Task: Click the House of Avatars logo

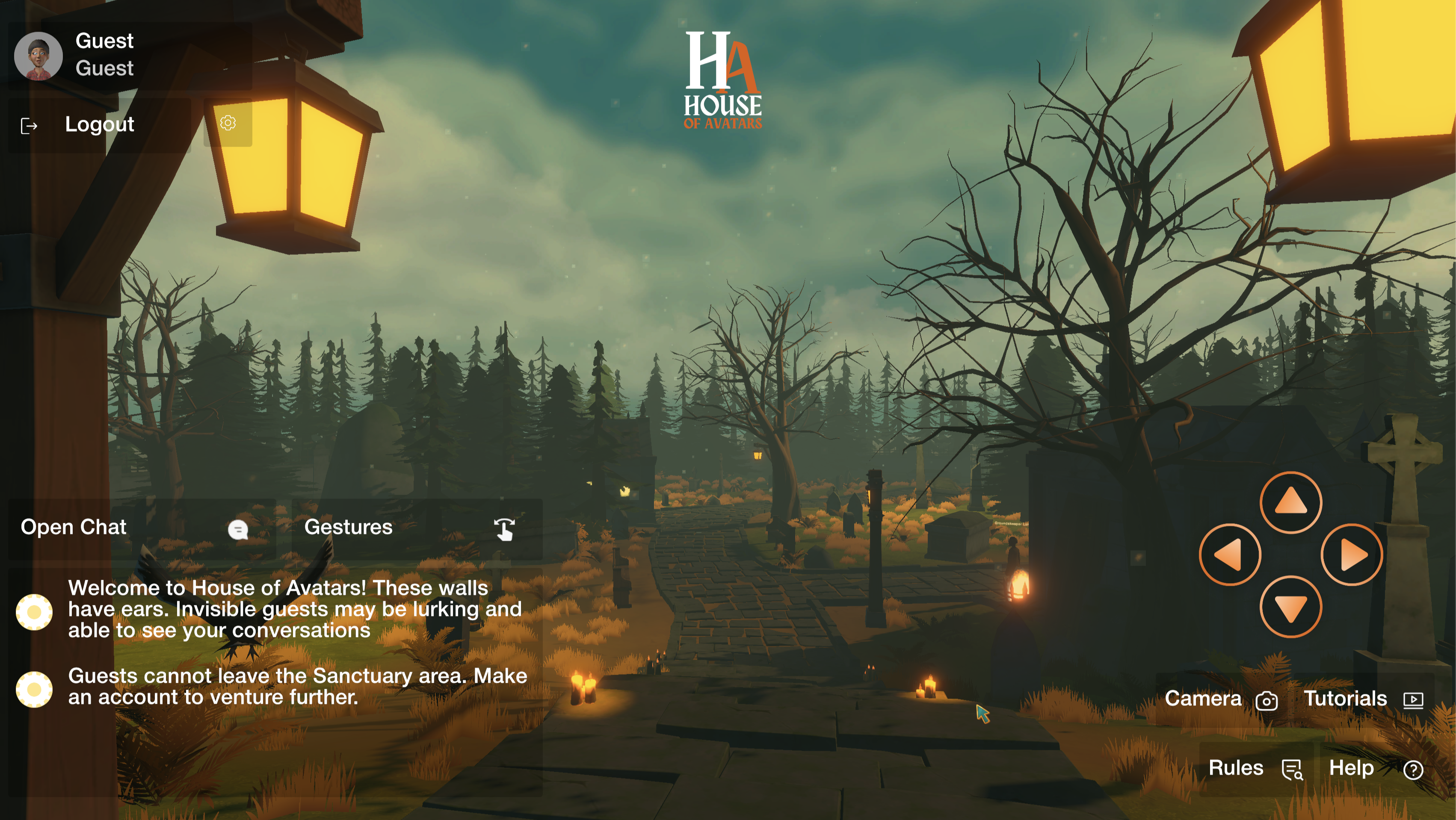Action: pos(723,79)
